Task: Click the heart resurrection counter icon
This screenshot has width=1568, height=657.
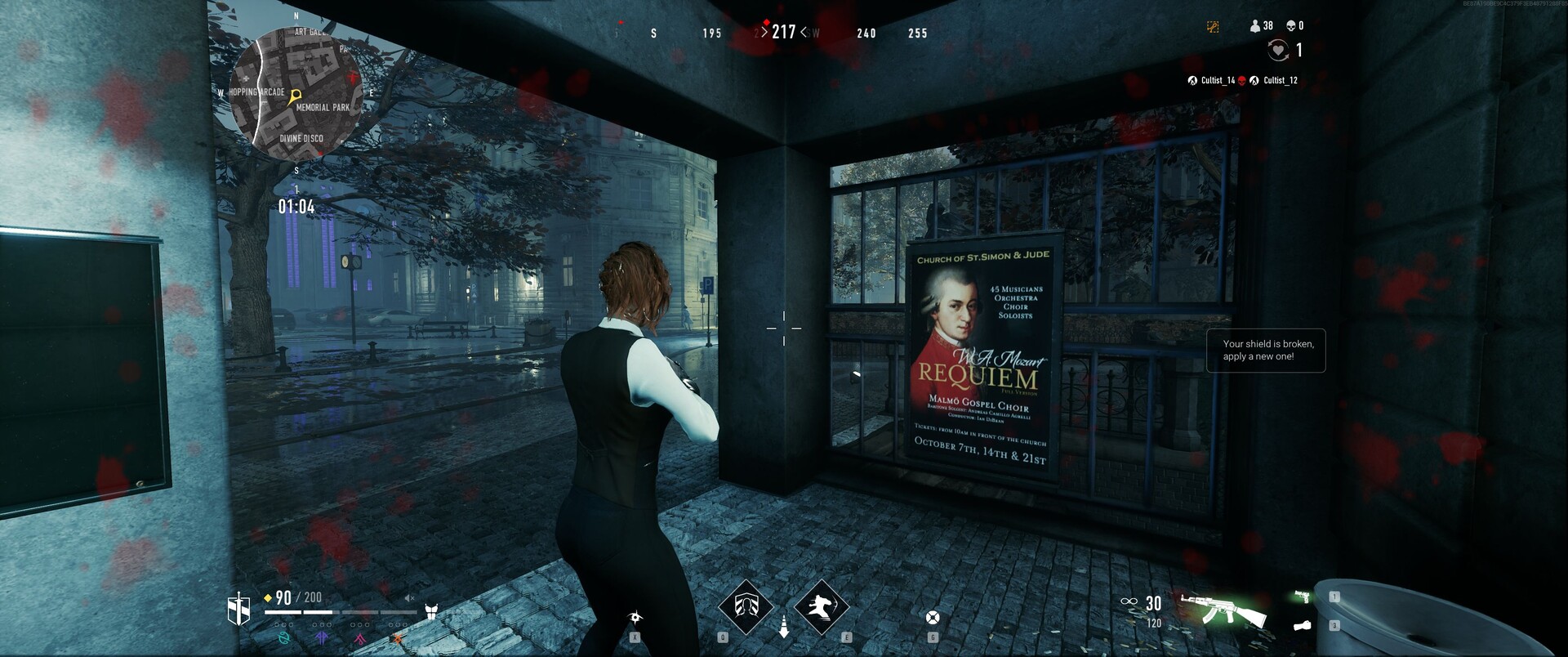Action: (1278, 51)
